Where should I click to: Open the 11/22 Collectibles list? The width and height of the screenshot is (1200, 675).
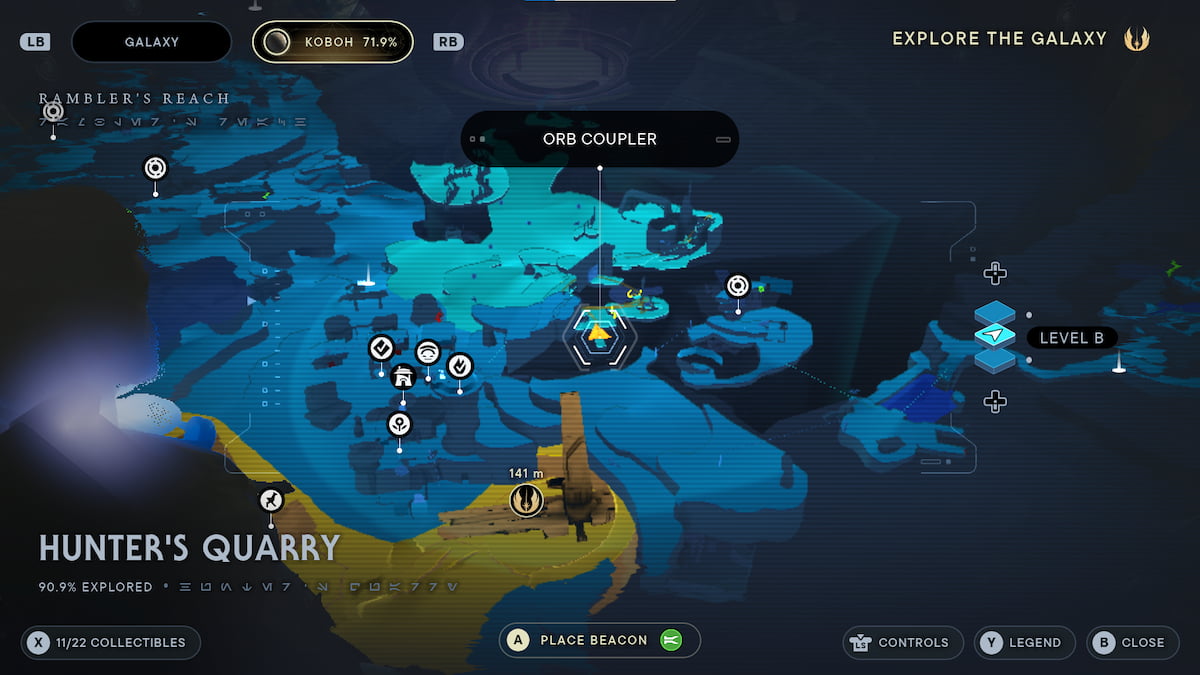(111, 642)
